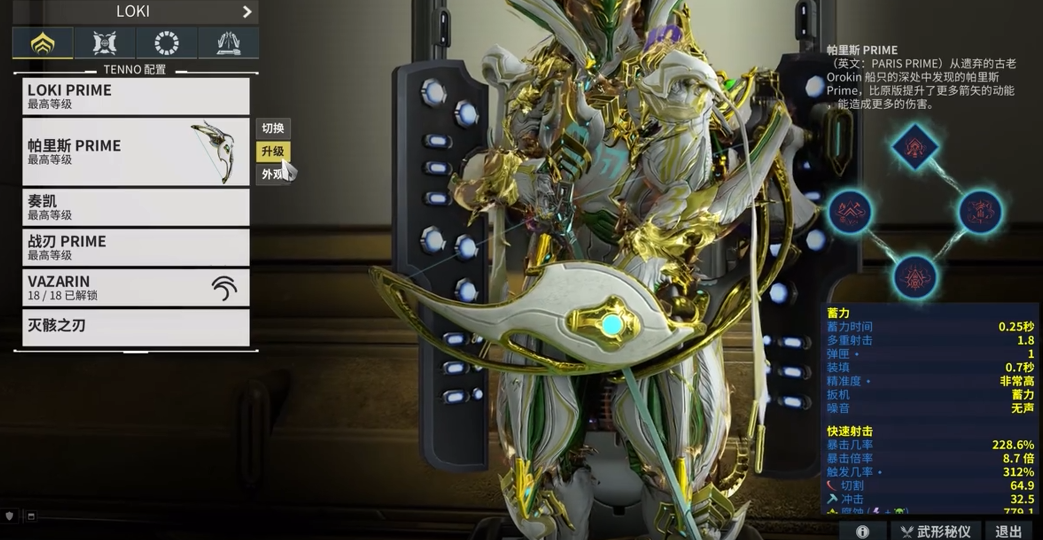Viewport: 1043px width, 540px height.
Task: Open the 武形秘仪 Incarnon button
Action: pos(935,531)
